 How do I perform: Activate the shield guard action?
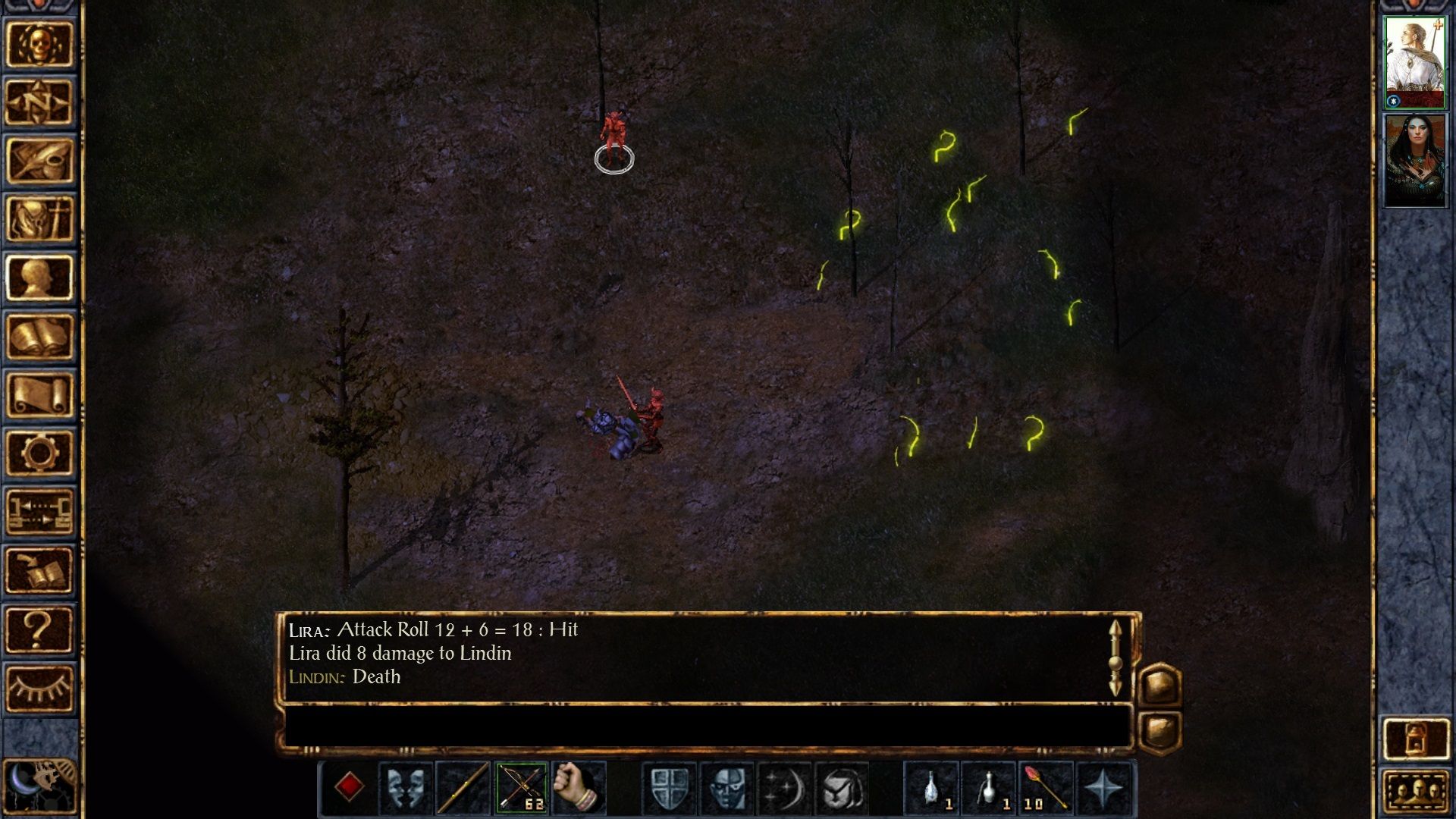click(x=670, y=788)
